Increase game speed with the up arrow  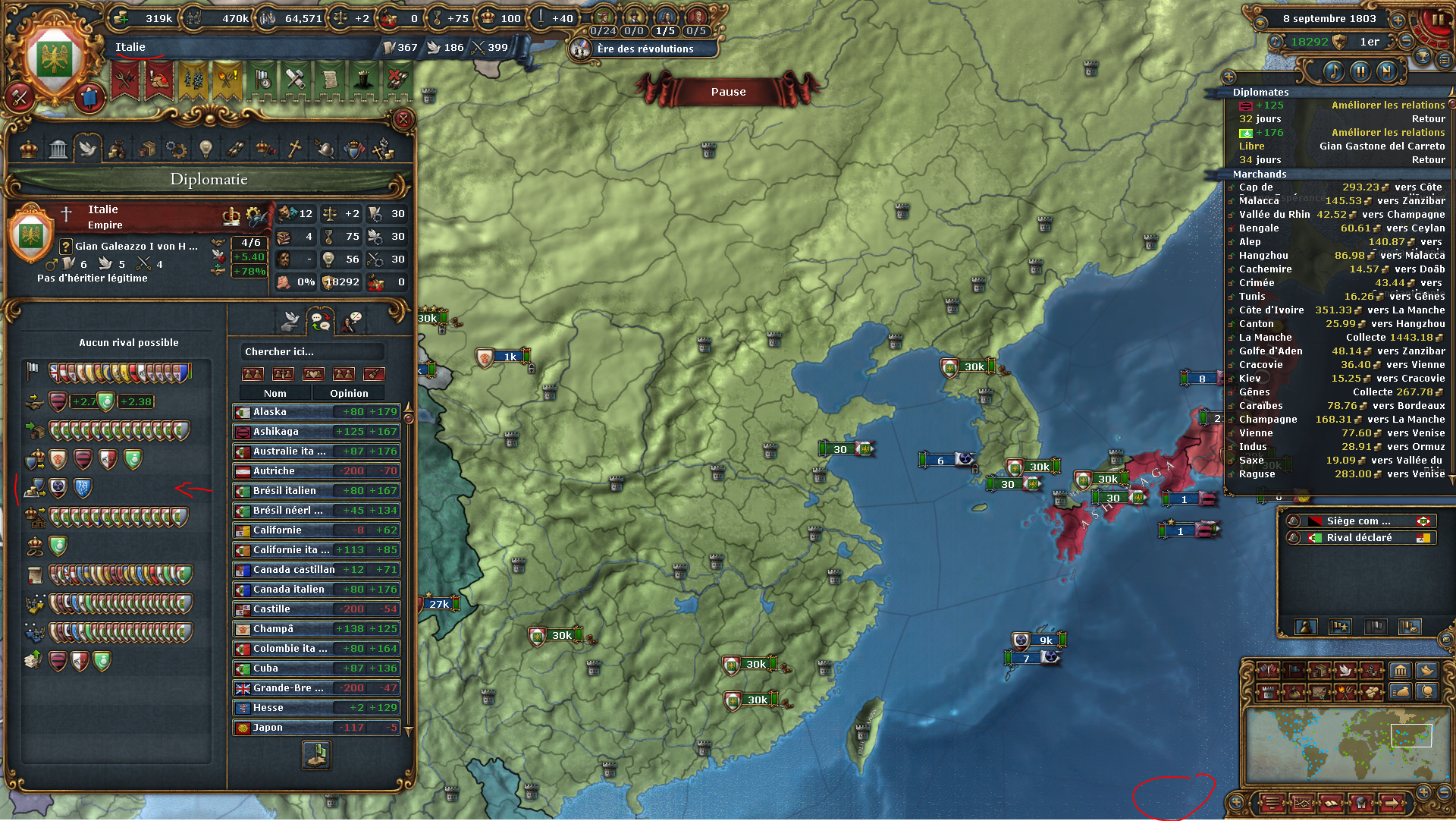coord(1398,20)
